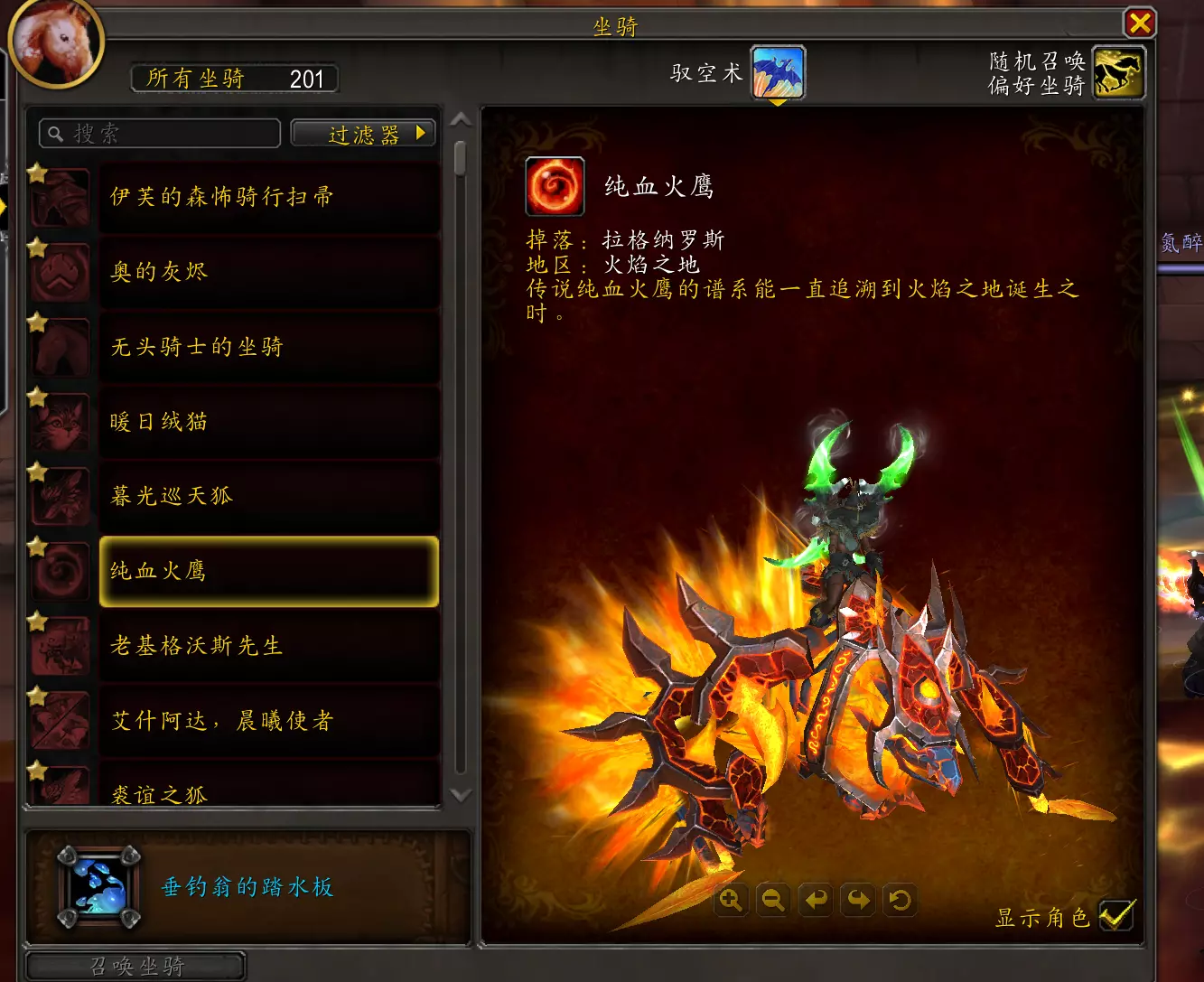Select the 奥的灰烬 mount icon

pyautogui.click(x=60, y=271)
